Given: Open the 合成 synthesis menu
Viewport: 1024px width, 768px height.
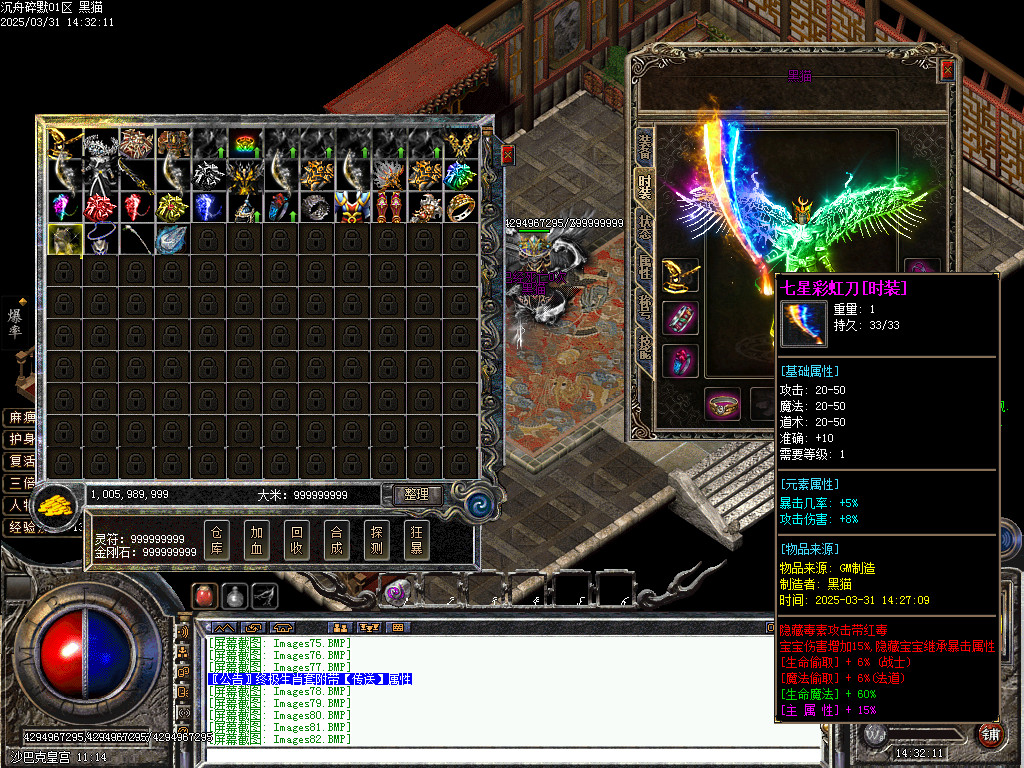Looking at the screenshot, I should click(337, 540).
